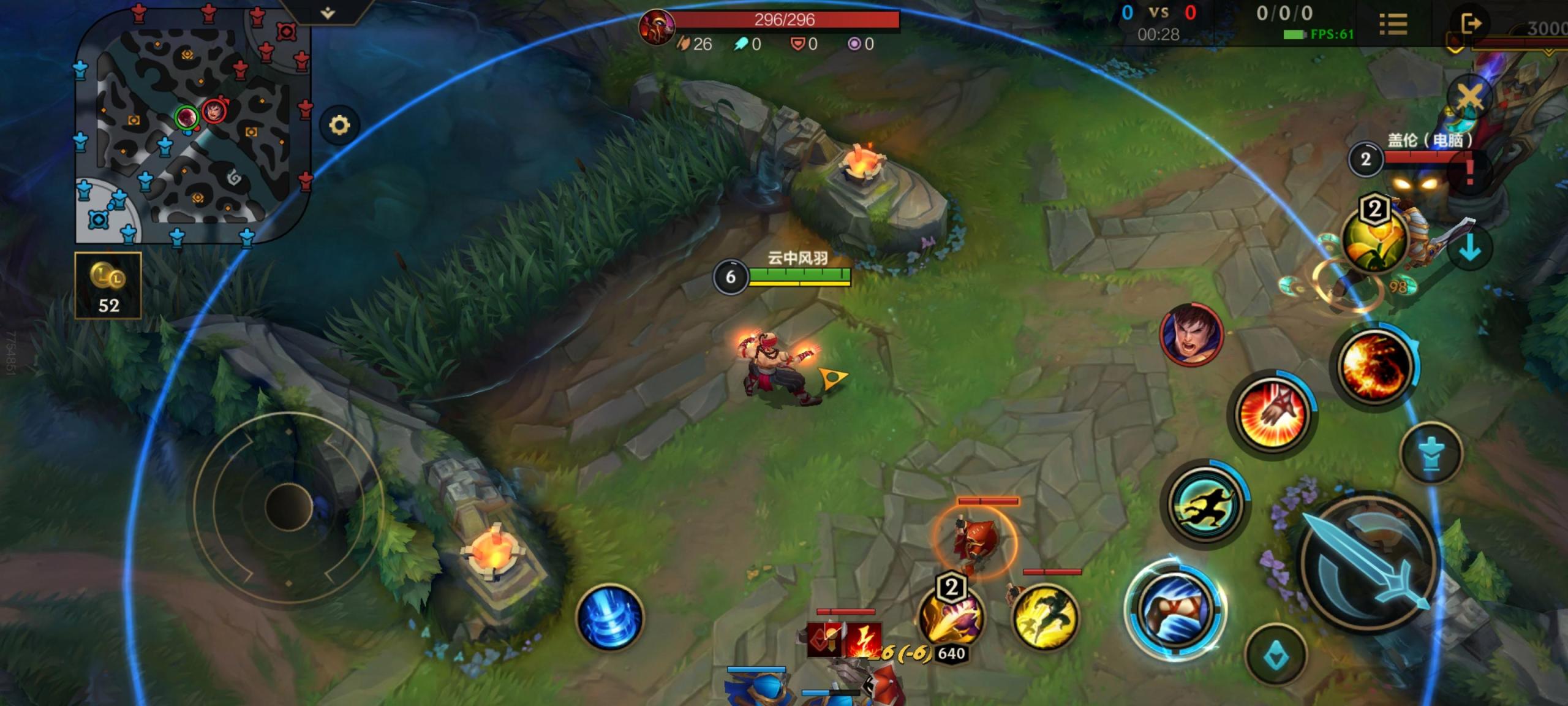Screen dimensions: 1568x706
Task: Click the exit game icon
Action: click(x=1471, y=24)
